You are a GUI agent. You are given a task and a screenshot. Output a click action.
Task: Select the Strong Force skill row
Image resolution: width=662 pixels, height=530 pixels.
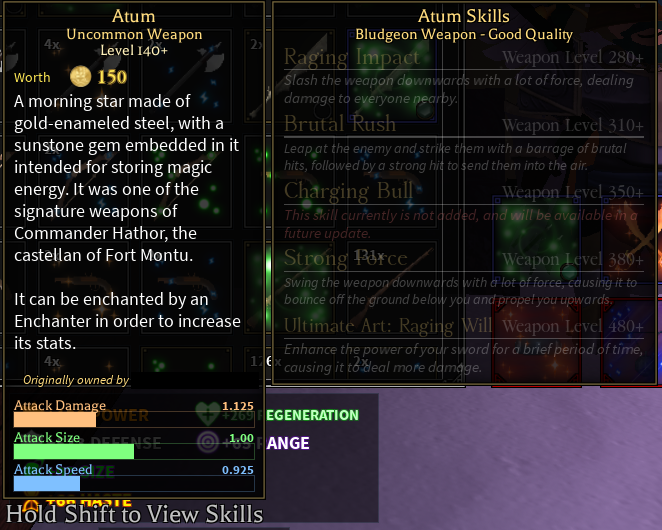click(x=345, y=259)
